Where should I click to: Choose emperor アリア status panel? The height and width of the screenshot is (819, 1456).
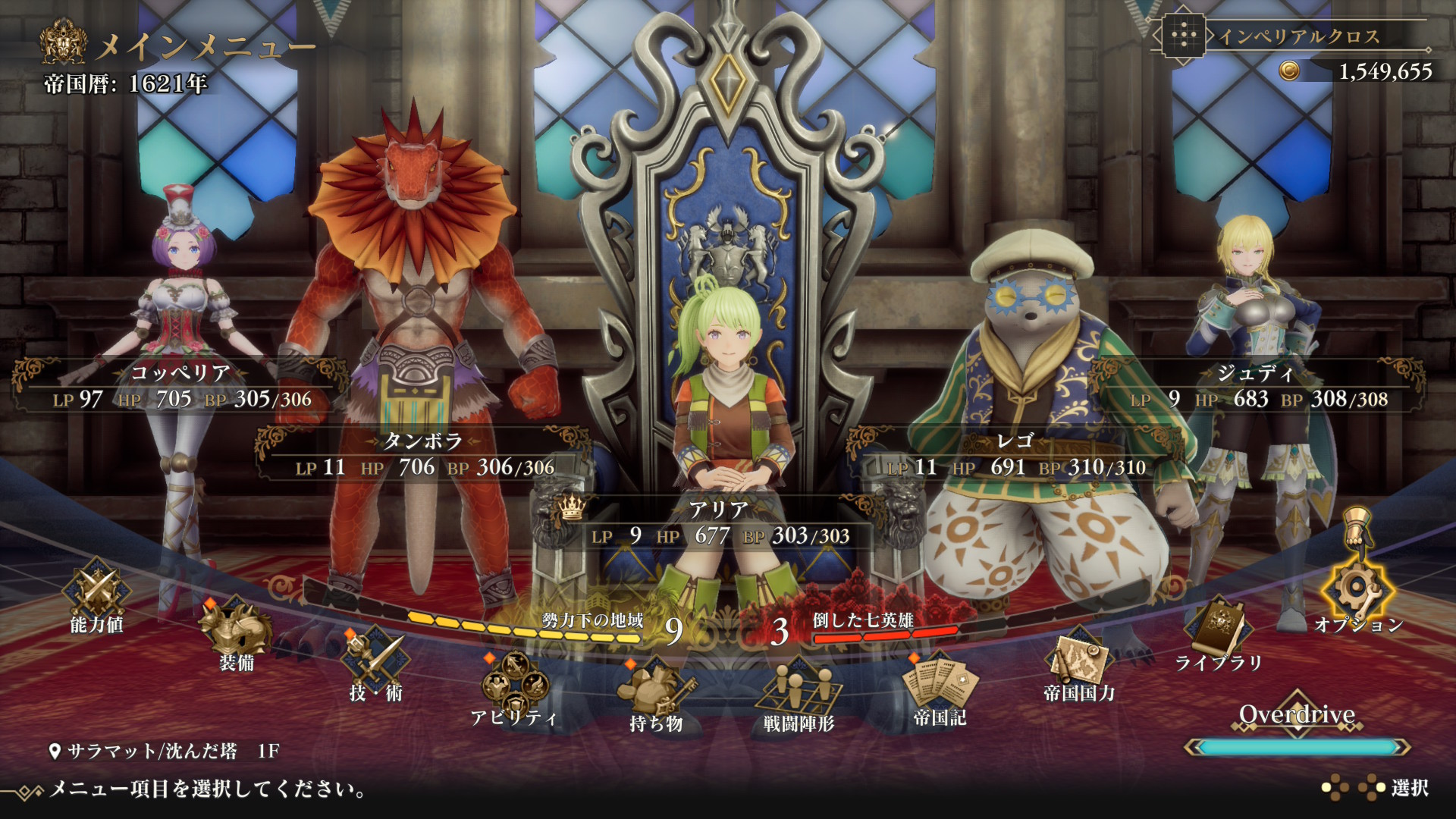(719, 523)
